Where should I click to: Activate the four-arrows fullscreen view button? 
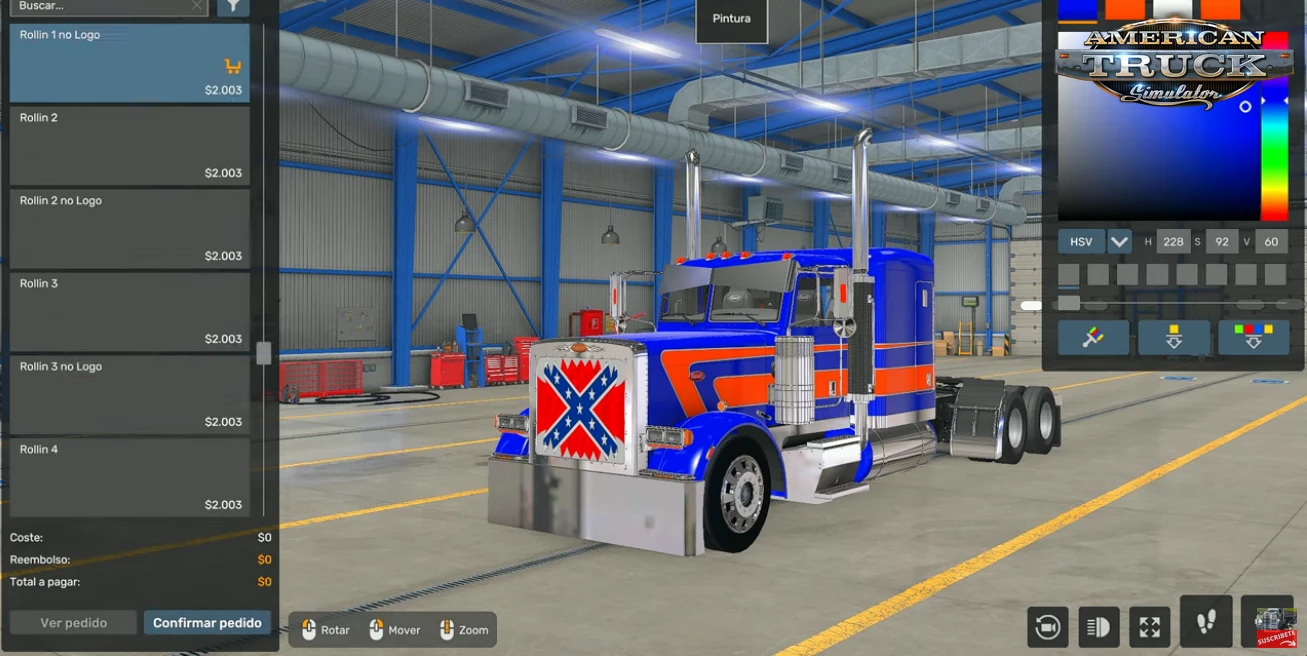[x=1149, y=627]
